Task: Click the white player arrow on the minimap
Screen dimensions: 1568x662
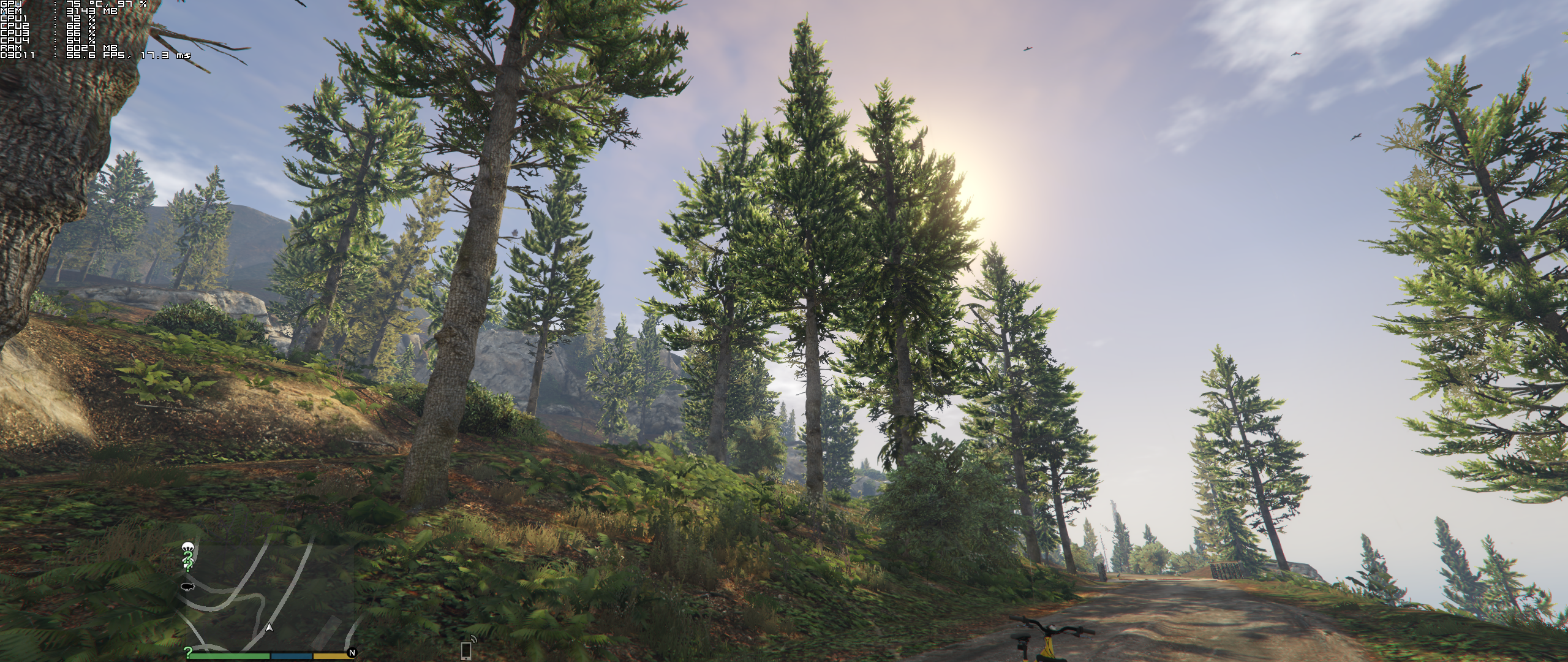Action: tap(268, 628)
